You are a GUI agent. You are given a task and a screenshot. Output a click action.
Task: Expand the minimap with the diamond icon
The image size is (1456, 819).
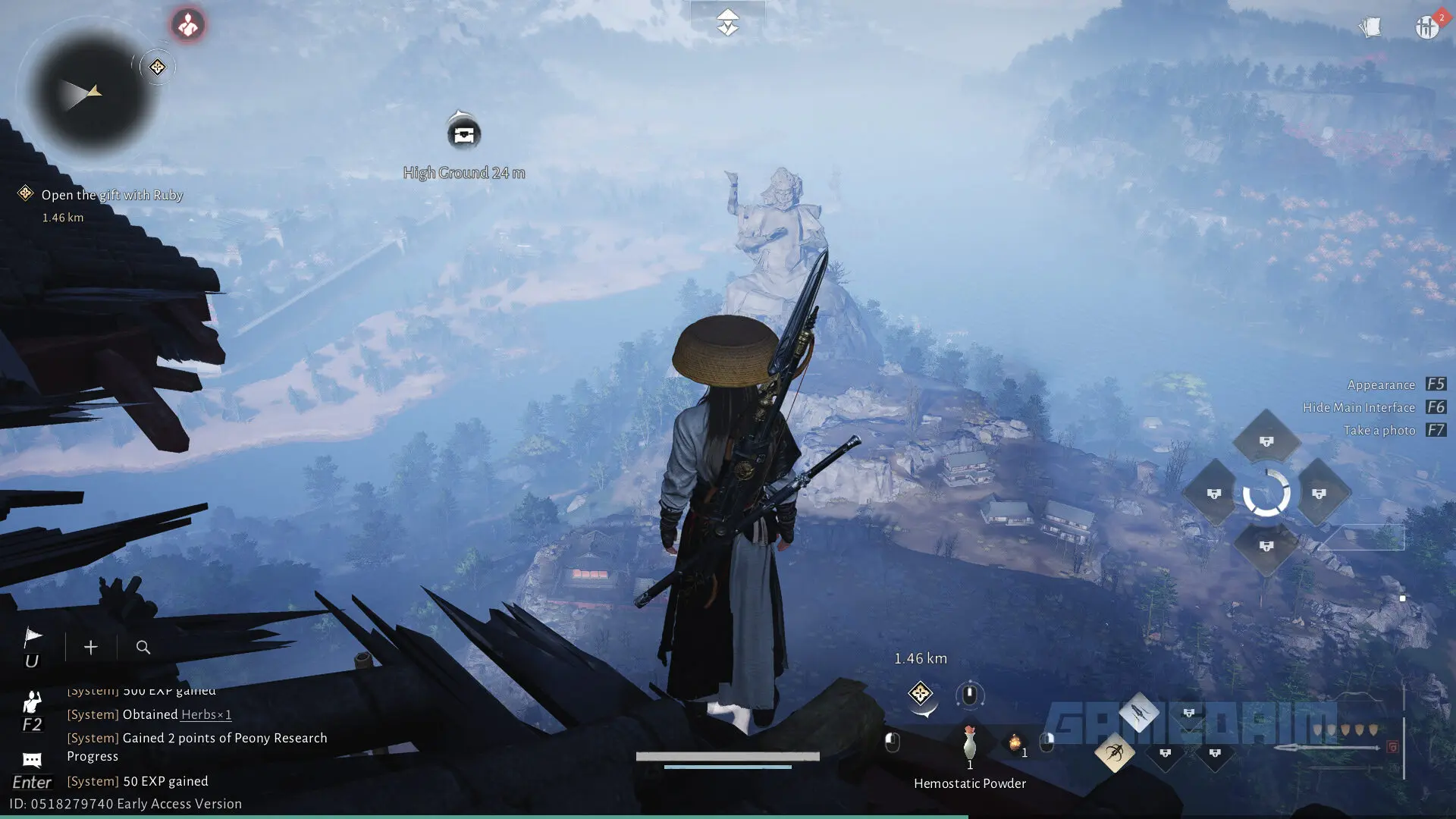pyautogui.click(x=157, y=67)
